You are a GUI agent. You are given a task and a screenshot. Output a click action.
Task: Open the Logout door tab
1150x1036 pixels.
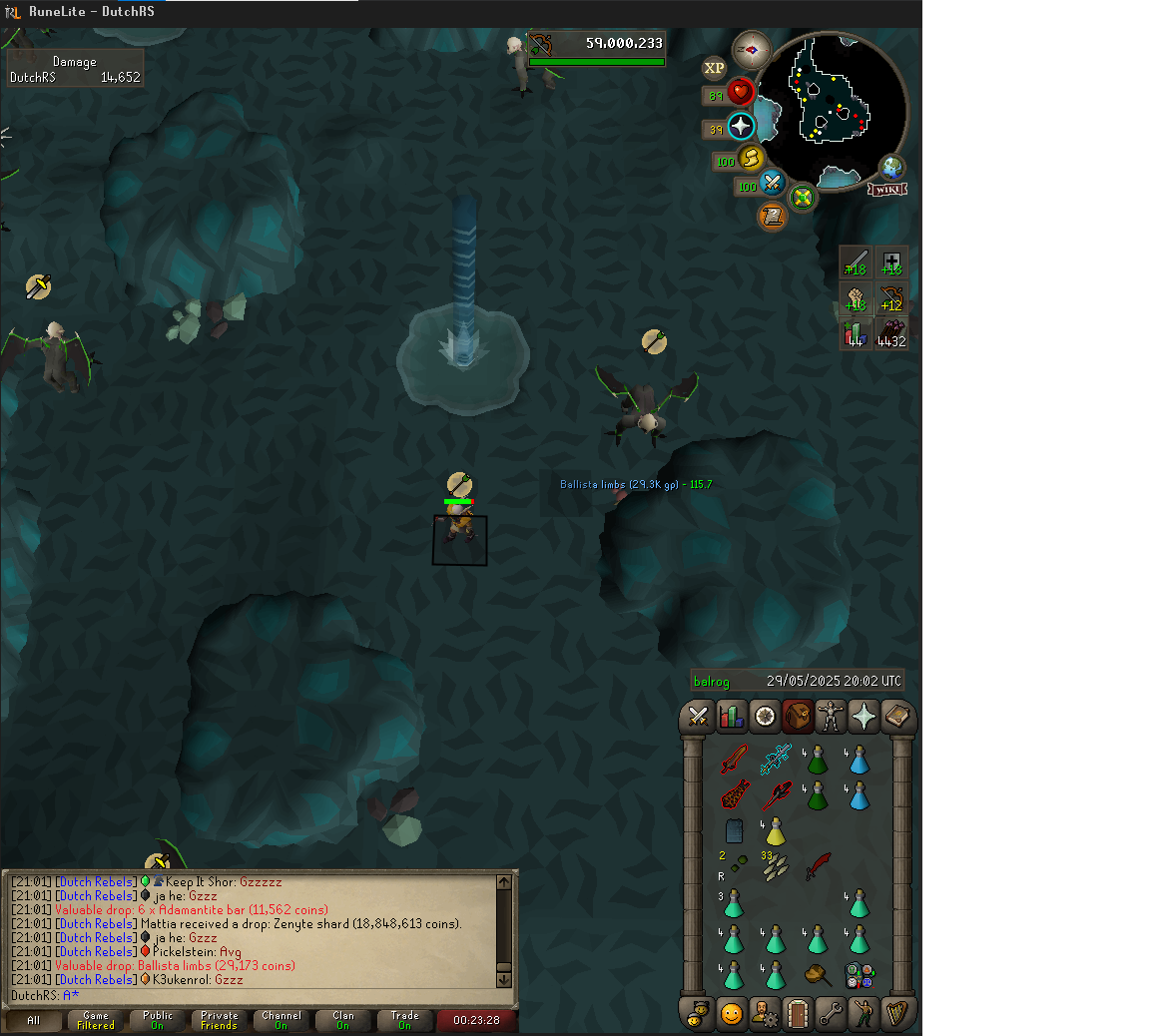[797, 1014]
